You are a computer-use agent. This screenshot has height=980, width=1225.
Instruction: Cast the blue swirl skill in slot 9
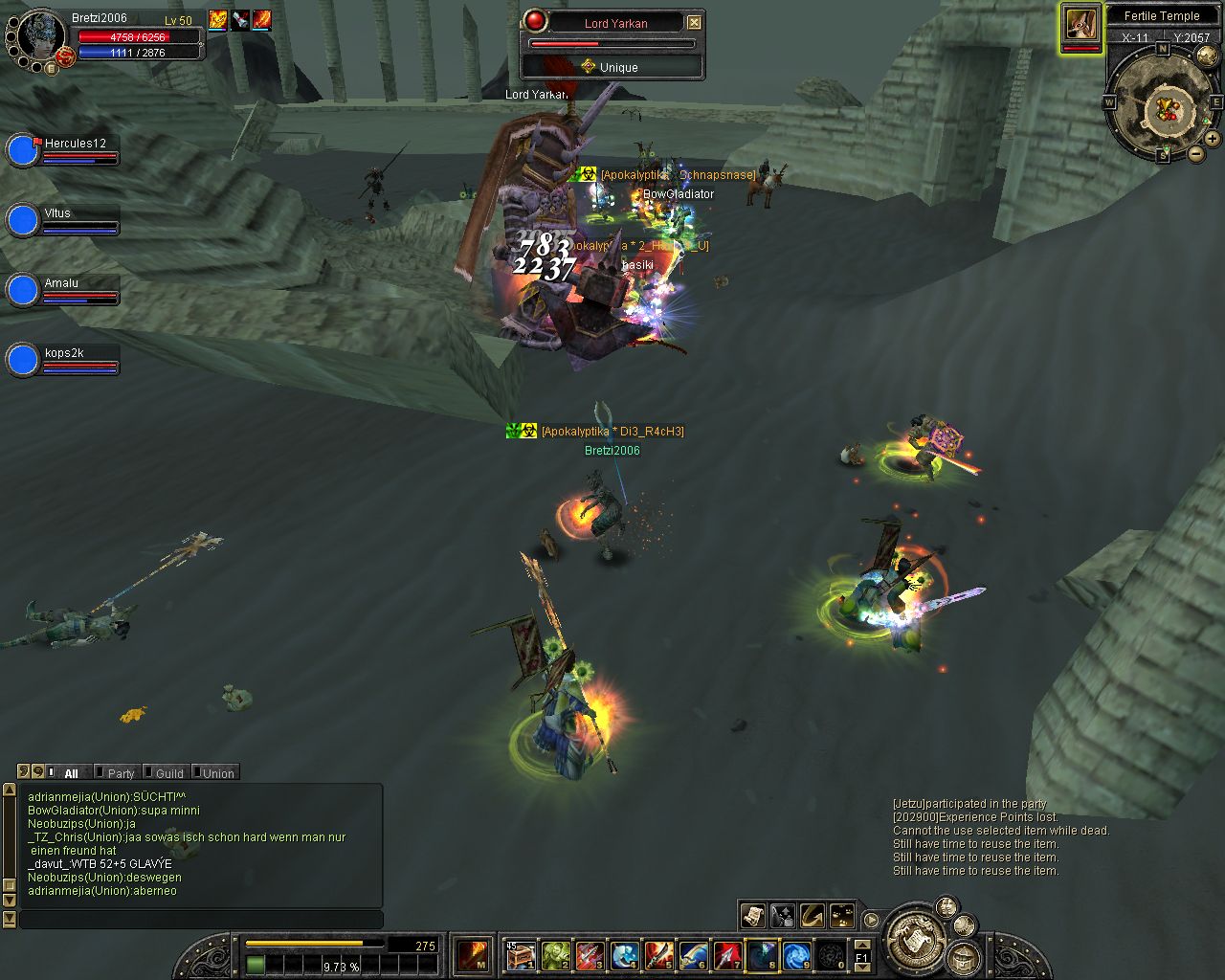[x=796, y=955]
